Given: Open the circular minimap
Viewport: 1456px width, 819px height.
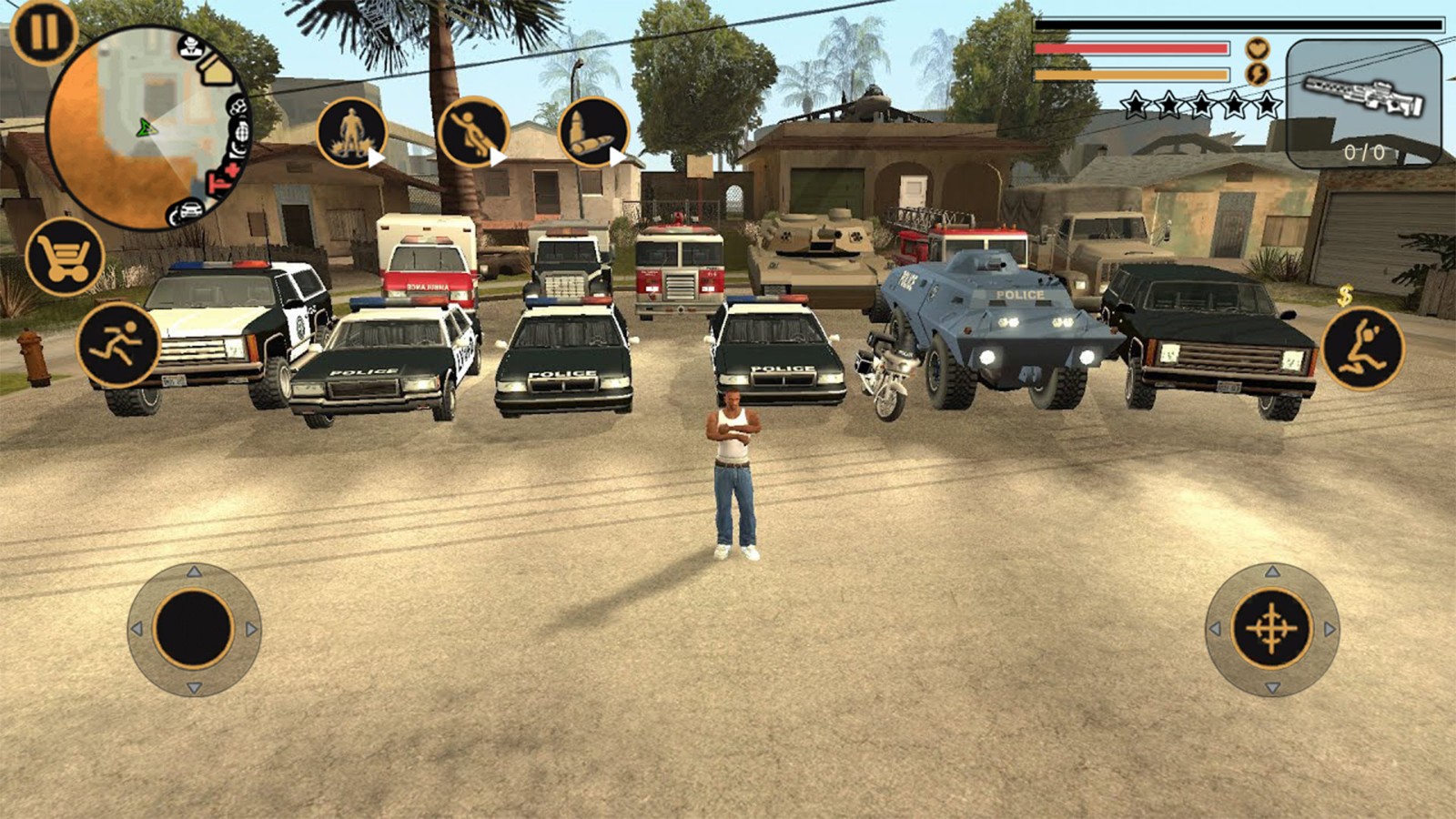Looking at the screenshot, I should (x=146, y=127).
